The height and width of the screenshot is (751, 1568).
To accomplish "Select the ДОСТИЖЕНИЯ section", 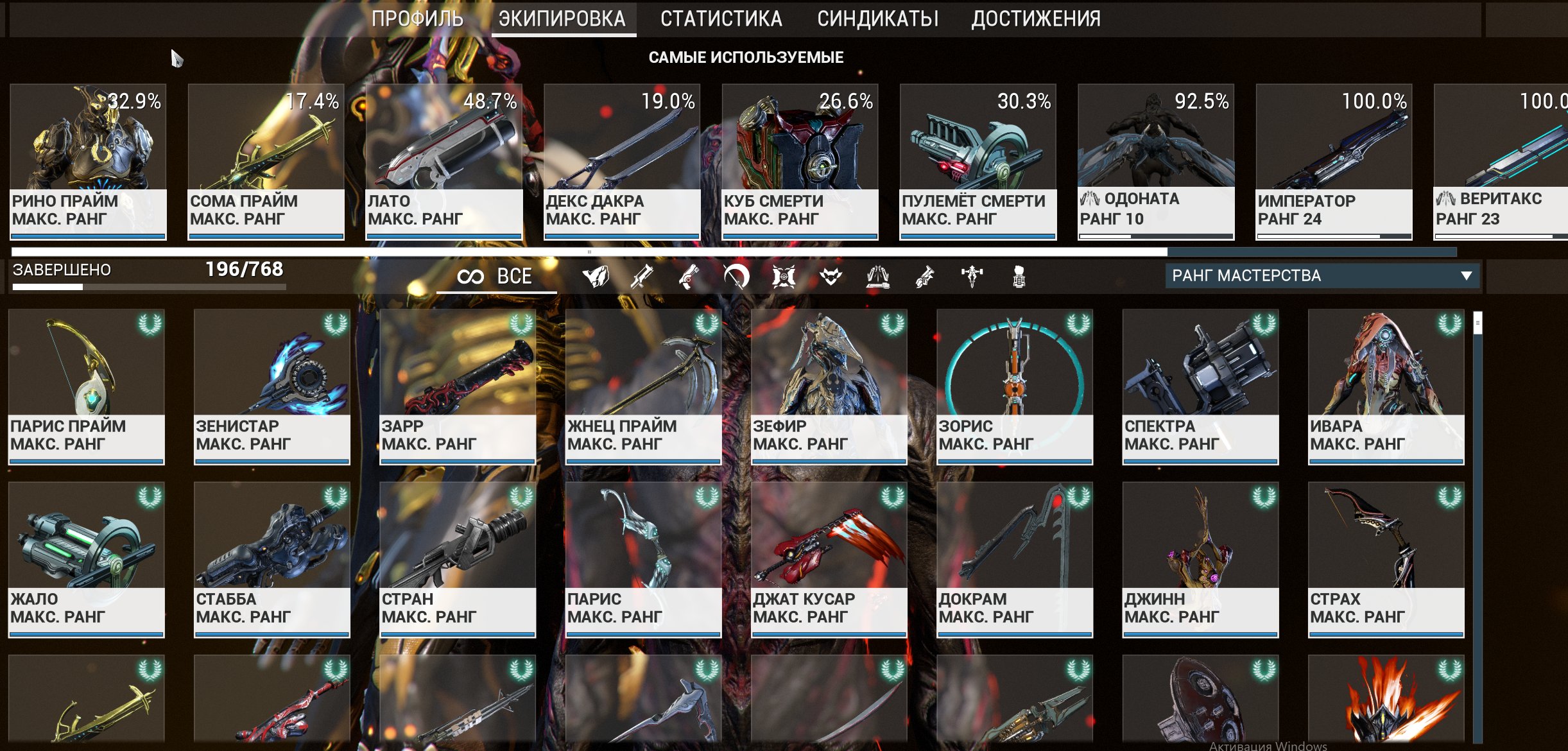I will coord(1035,19).
